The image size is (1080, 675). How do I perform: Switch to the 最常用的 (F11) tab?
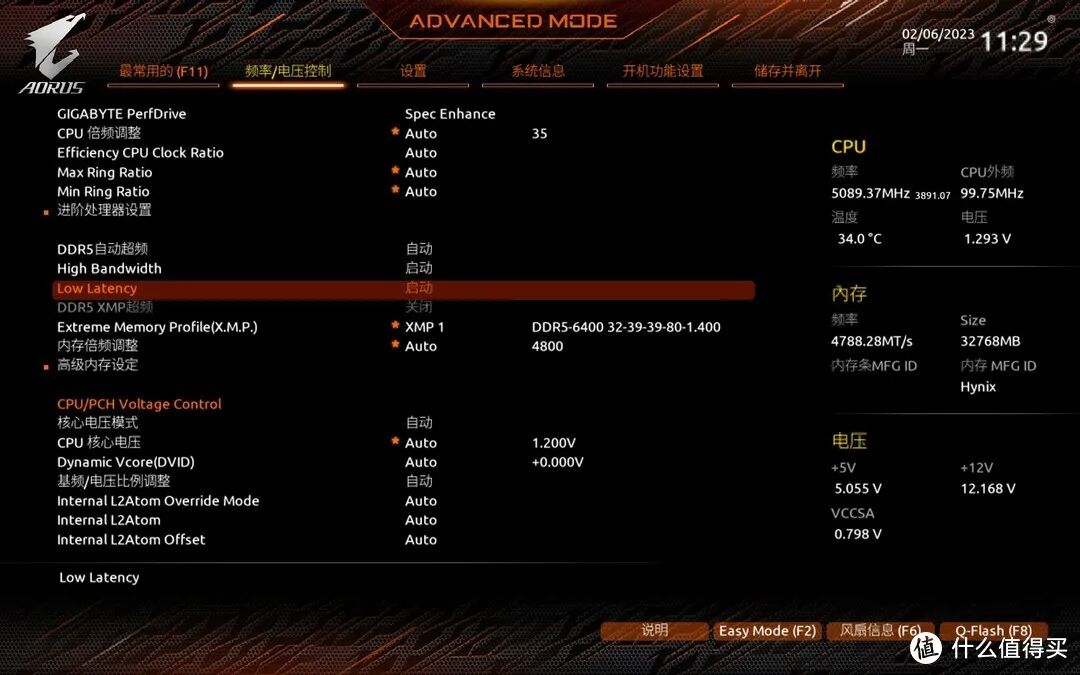coord(163,71)
